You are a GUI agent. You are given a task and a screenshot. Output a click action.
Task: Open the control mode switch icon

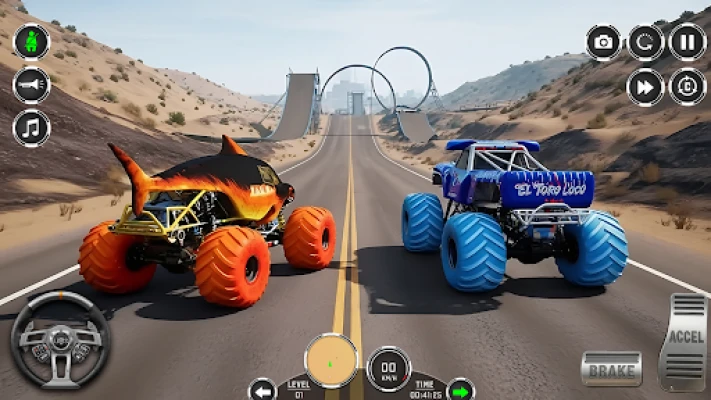688,87
